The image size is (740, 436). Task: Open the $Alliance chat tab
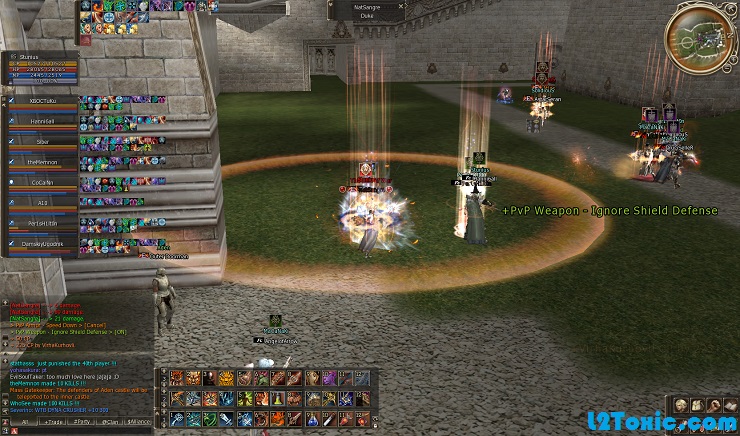pos(143,423)
